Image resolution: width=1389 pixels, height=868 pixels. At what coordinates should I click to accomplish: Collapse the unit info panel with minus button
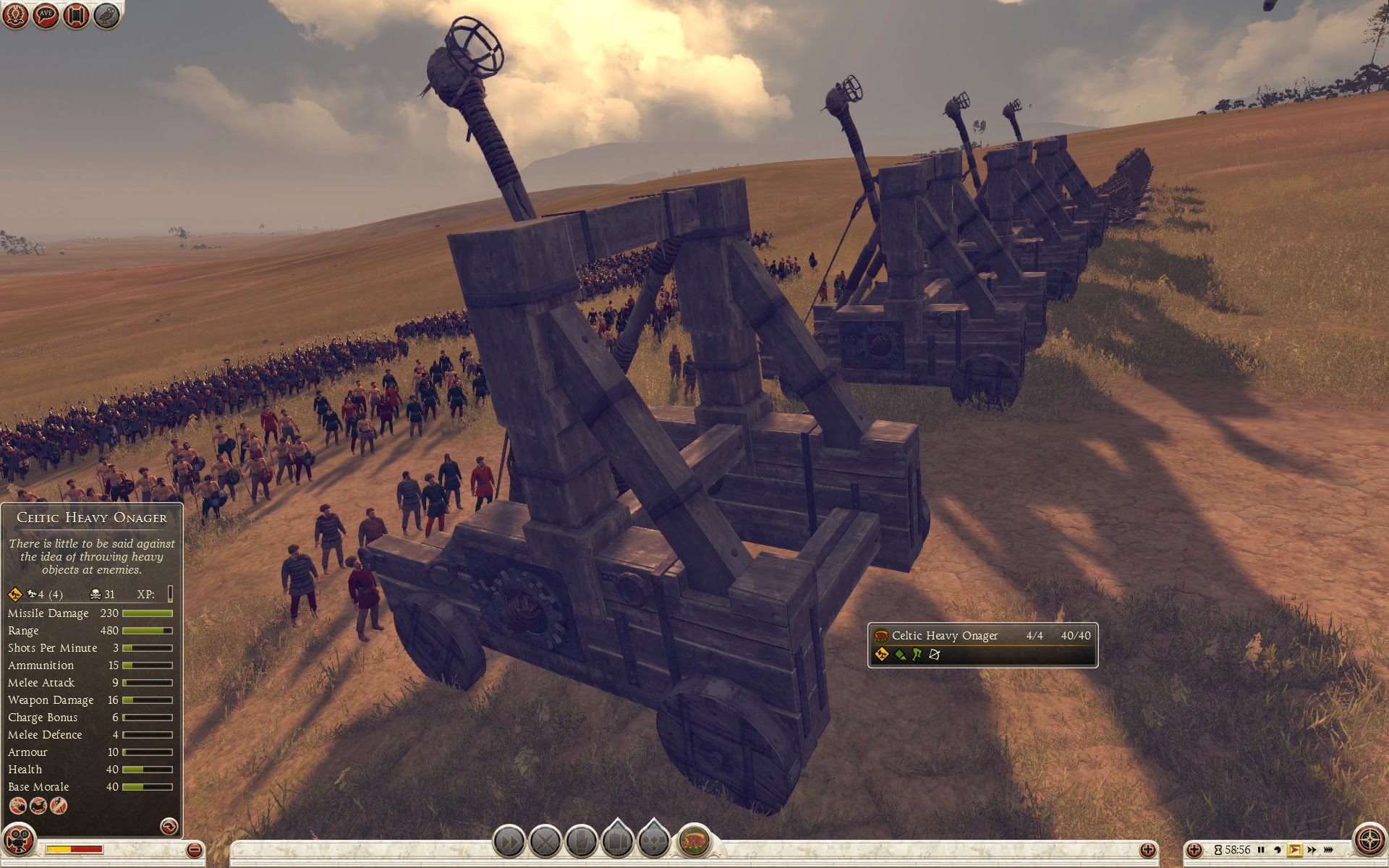[194, 849]
